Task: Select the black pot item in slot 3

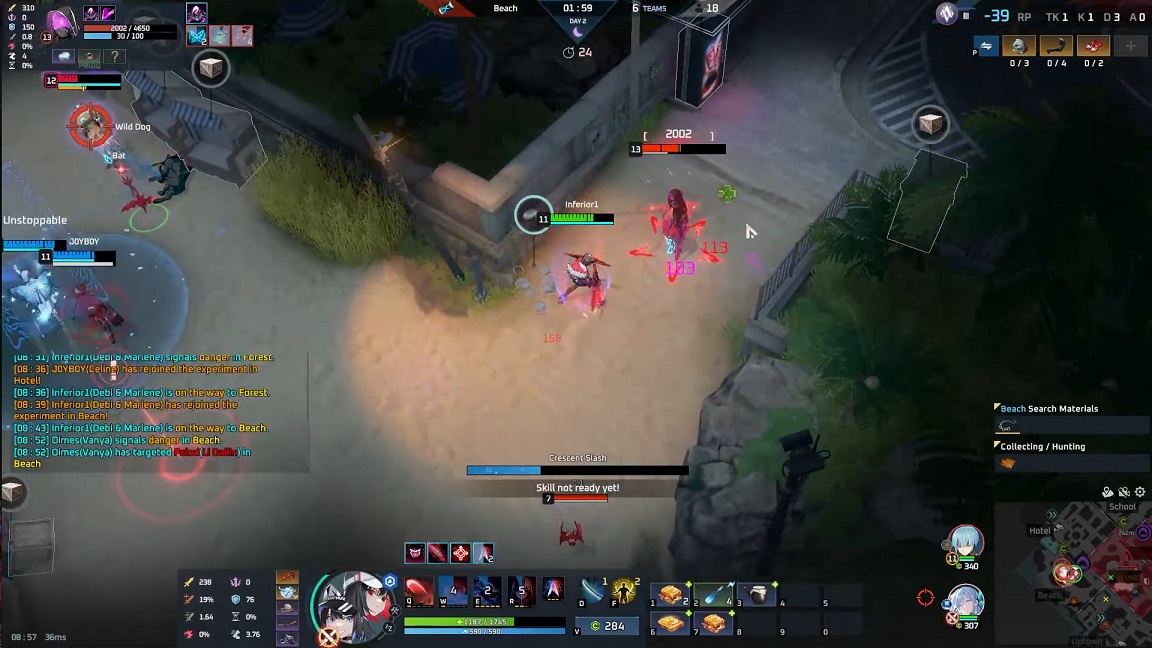Action: pos(757,595)
